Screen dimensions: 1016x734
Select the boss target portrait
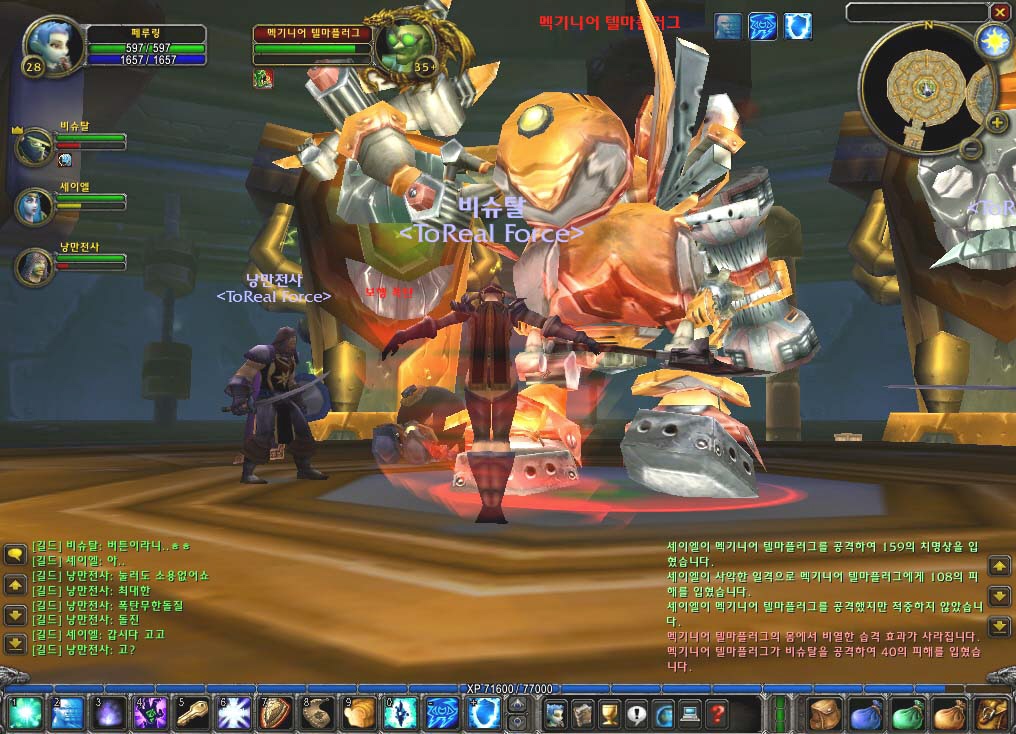click(x=405, y=45)
